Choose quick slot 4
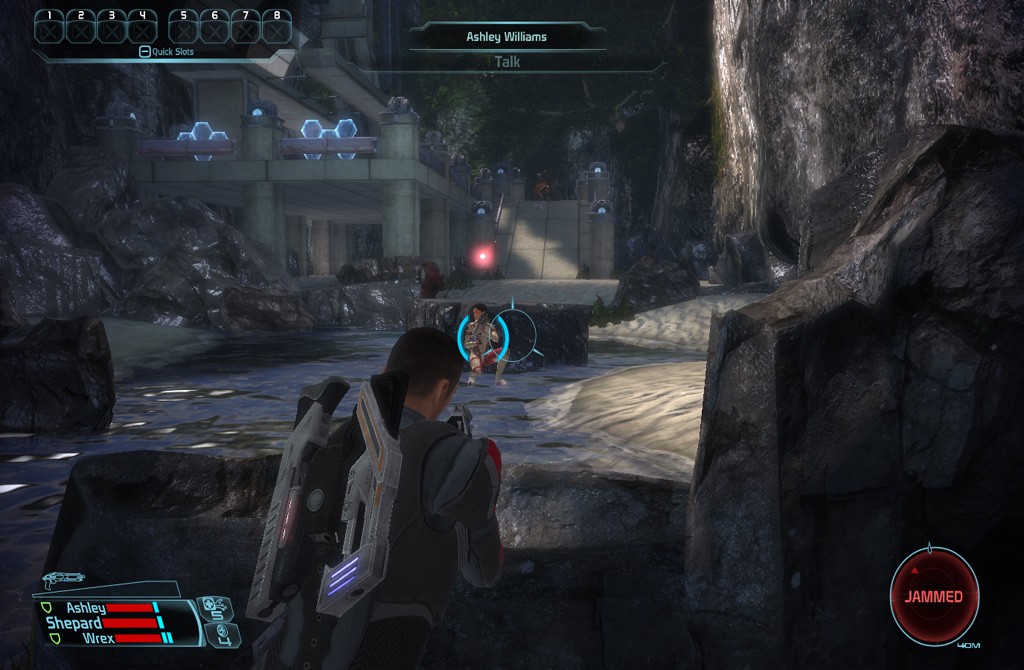This screenshot has width=1024, height=670. (142, 26)
